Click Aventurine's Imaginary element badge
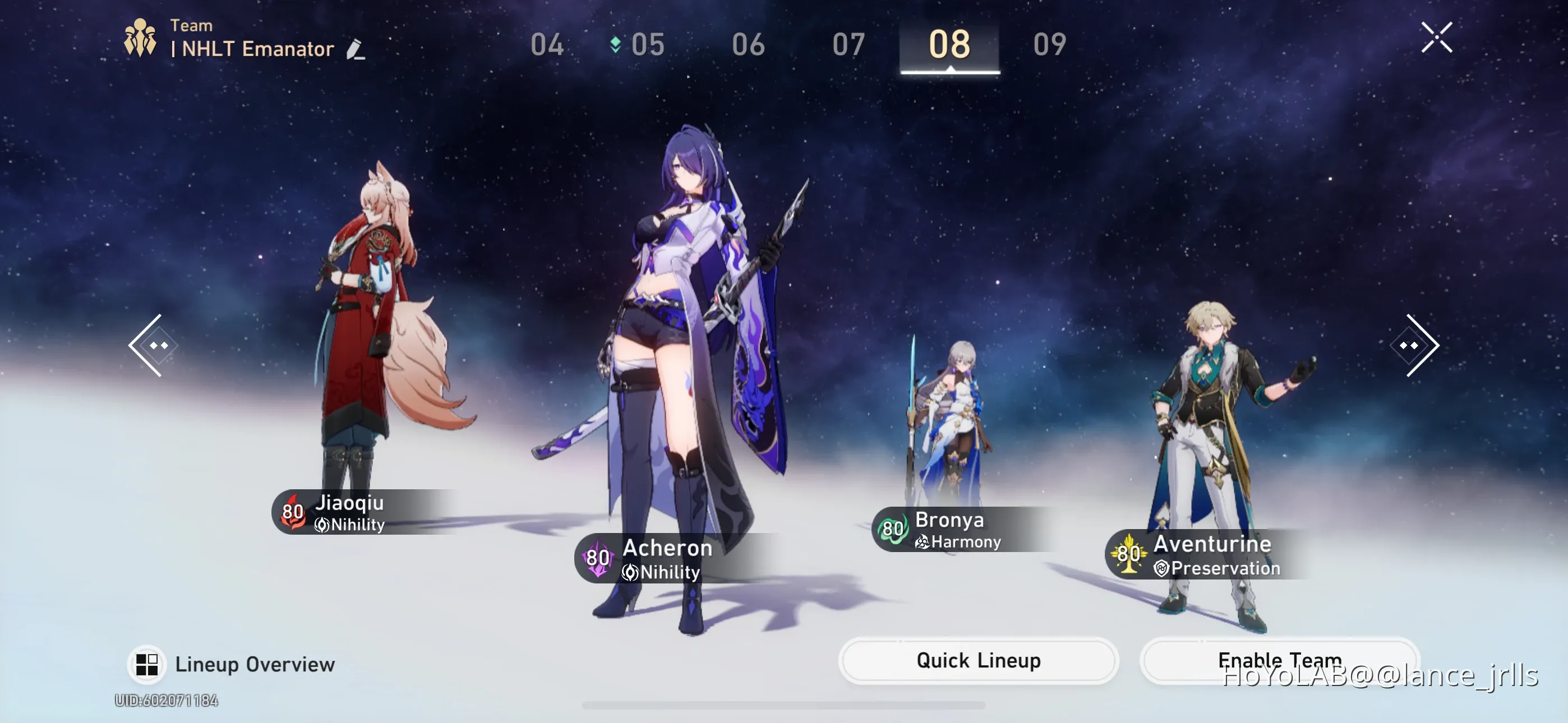 tap(1129, 553)
